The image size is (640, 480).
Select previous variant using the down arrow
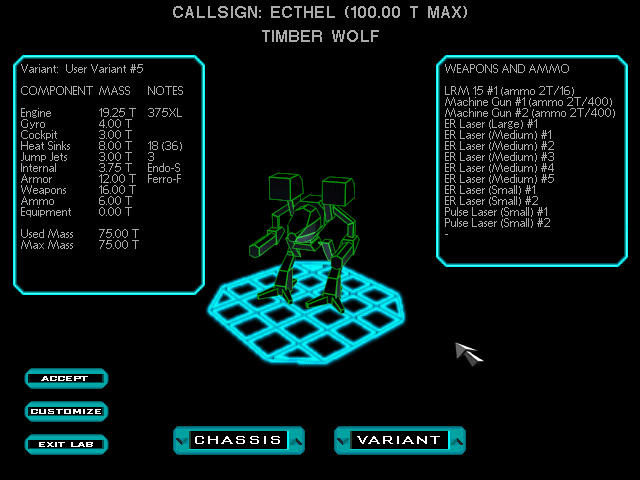pyautogui.click(x=341, y=440)
